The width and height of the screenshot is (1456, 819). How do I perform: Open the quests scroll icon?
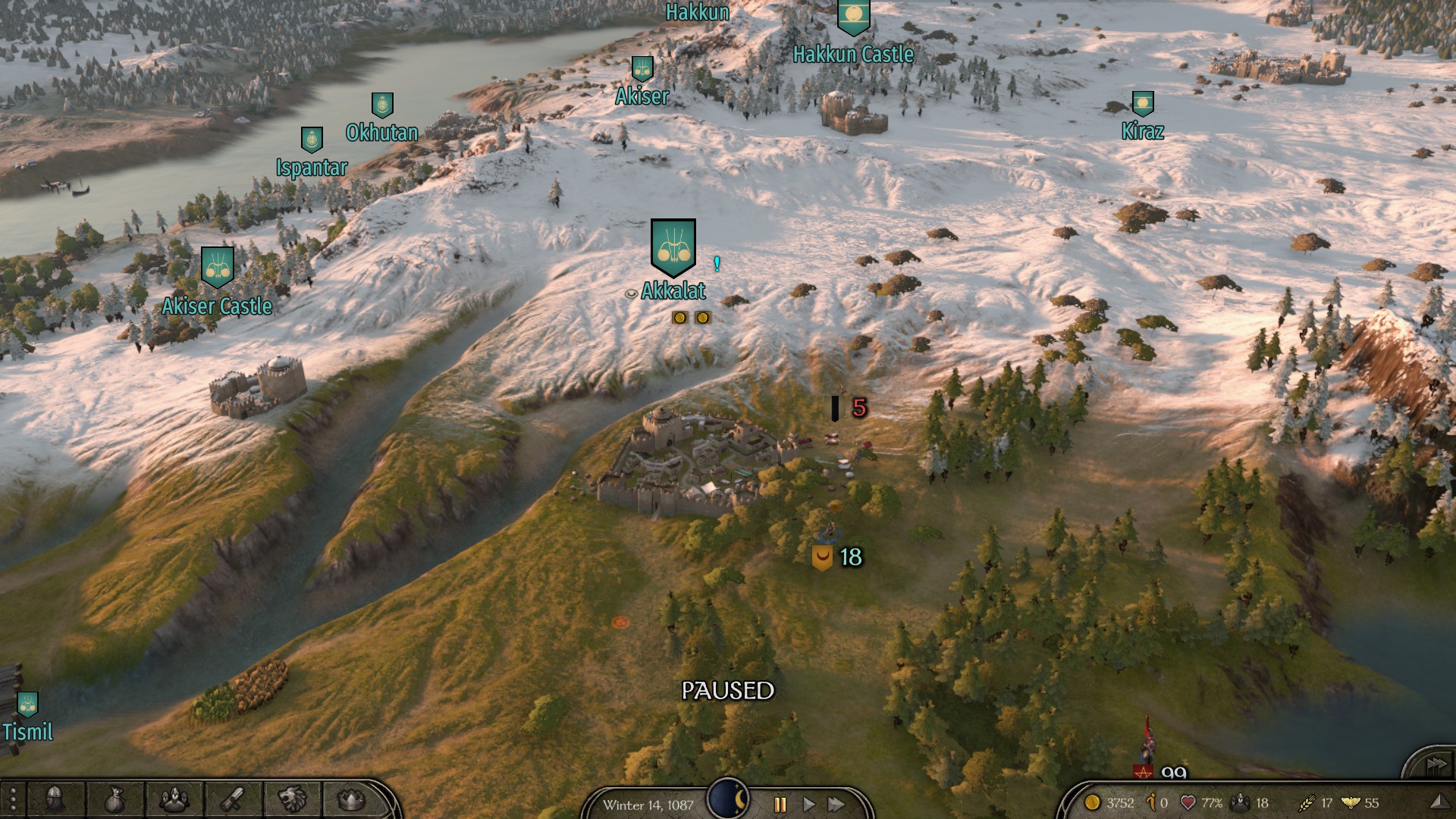click(x=233, y=799)
